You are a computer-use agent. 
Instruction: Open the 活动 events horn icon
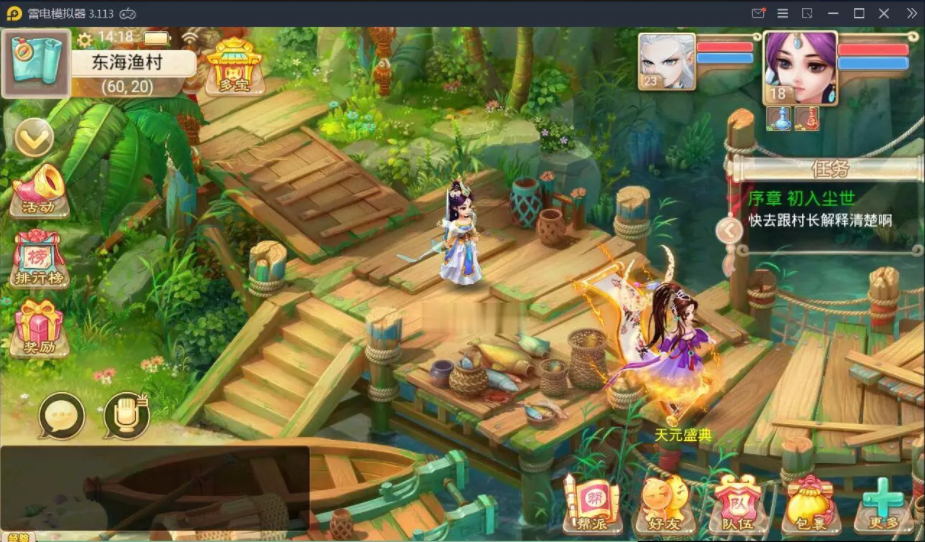[x=39, y=191]
